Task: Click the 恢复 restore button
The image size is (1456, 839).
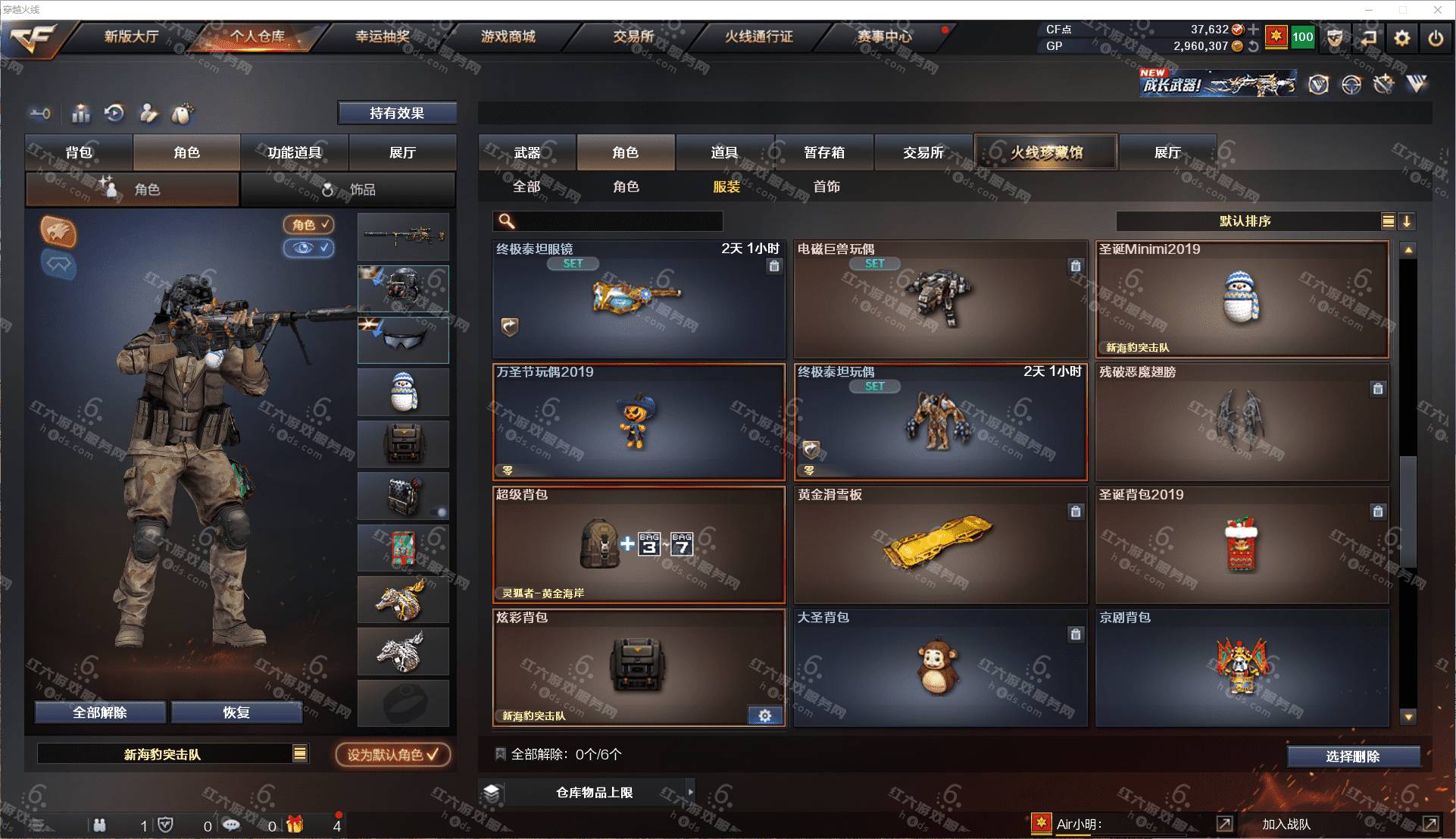Action: (x=236, y=712)
